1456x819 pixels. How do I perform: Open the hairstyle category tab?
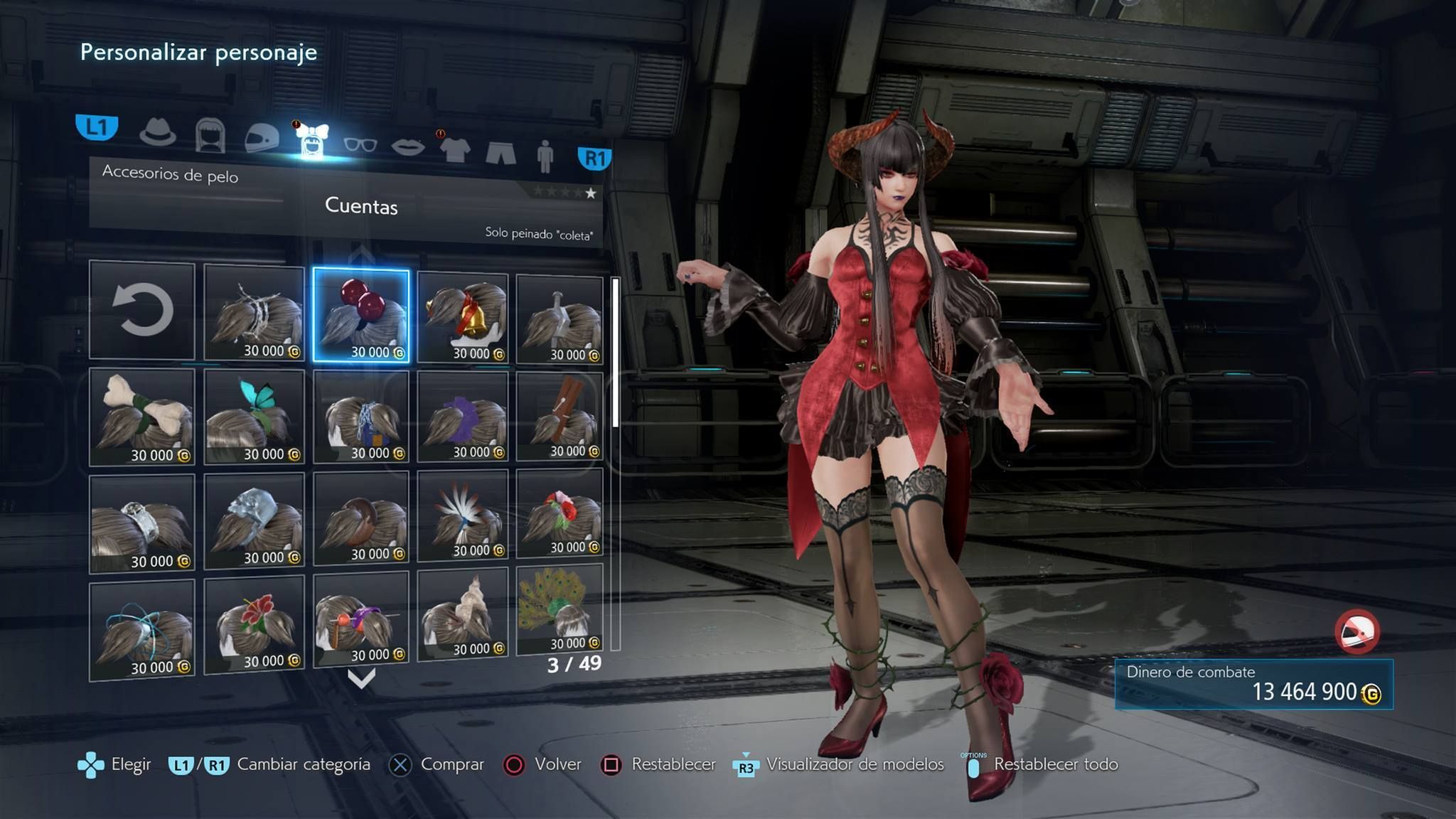tap(210, 135)
